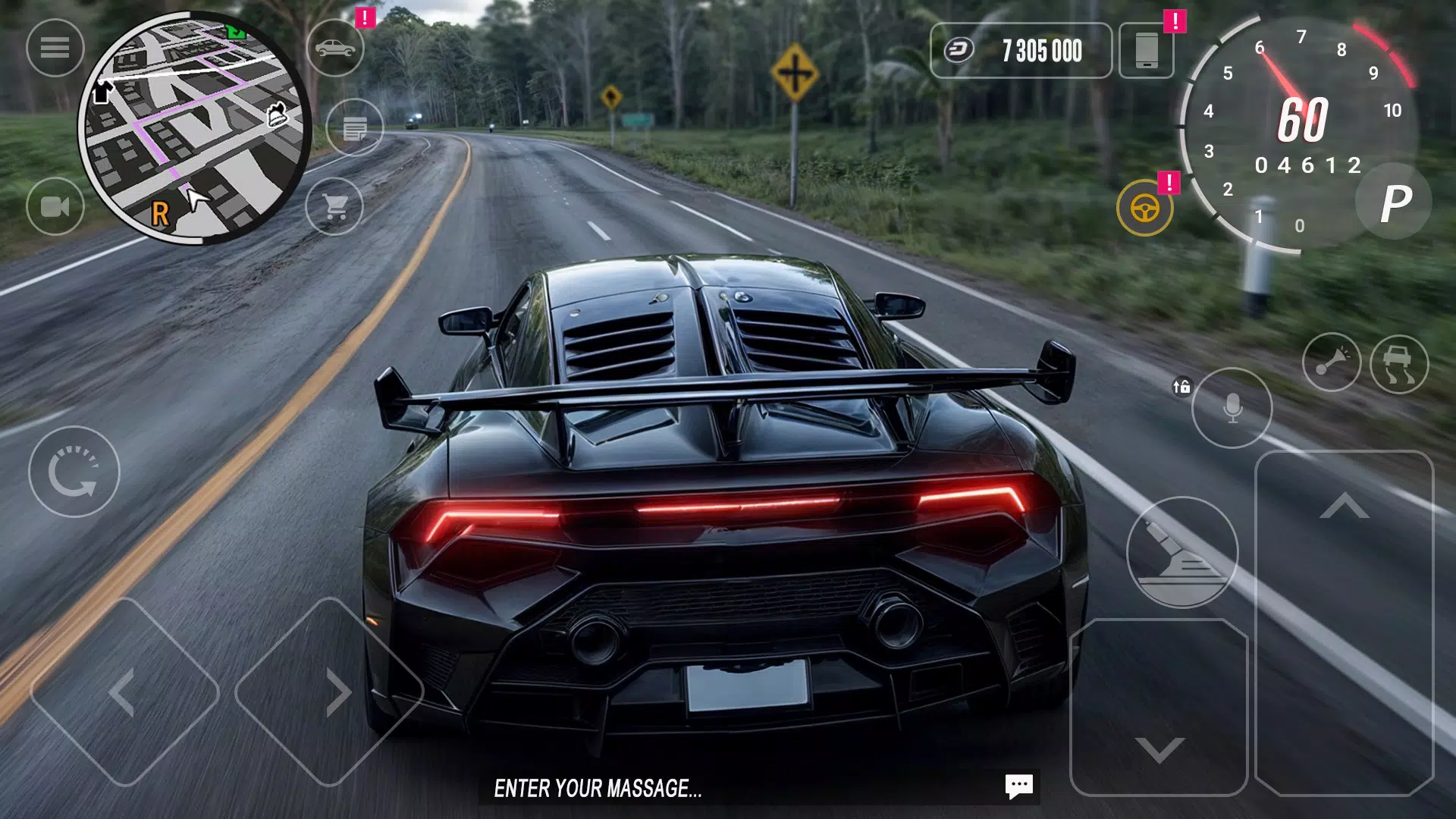Steer right with right arrow

(331, 692)
